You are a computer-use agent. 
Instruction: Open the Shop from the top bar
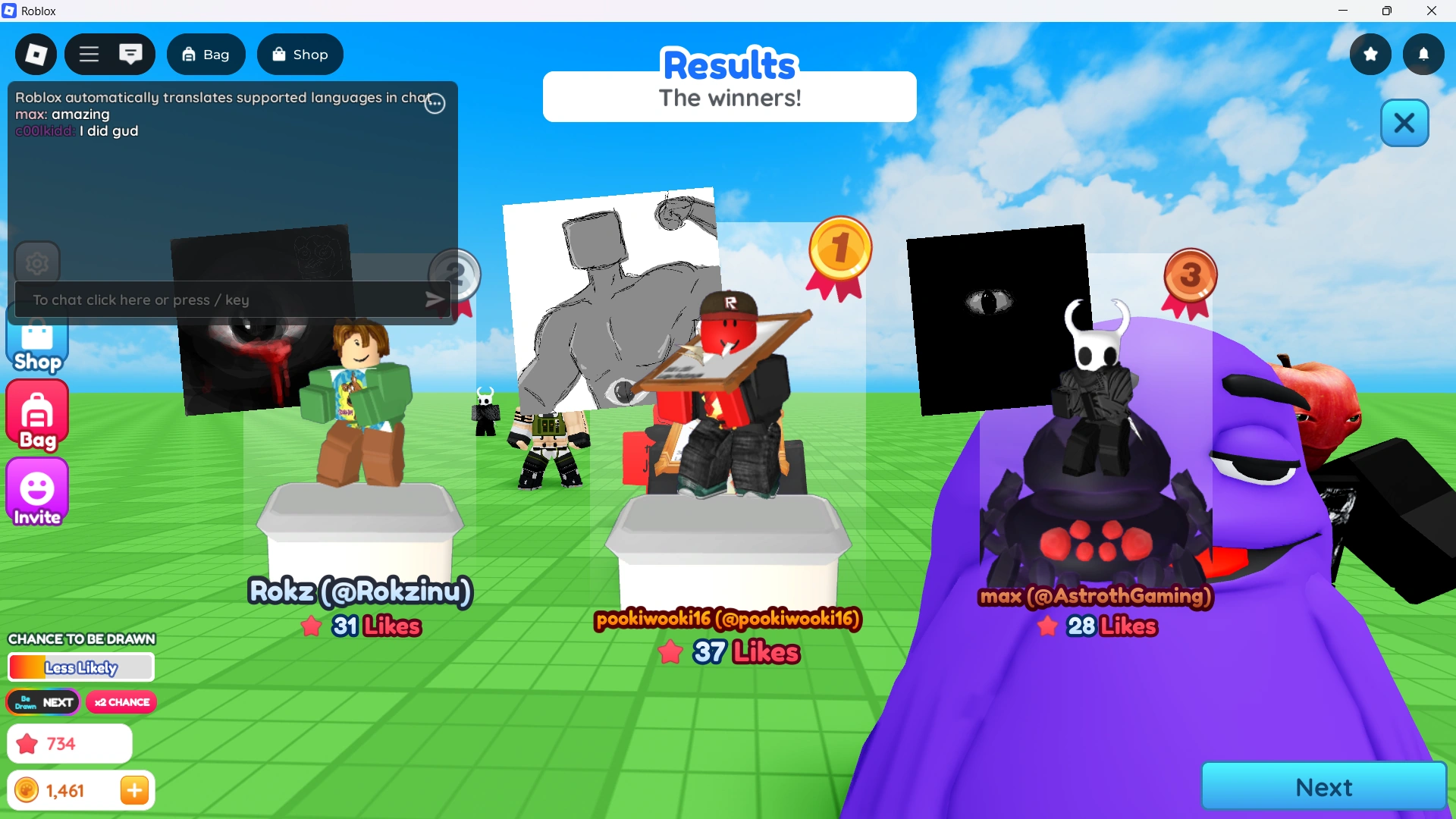[300, 54]
